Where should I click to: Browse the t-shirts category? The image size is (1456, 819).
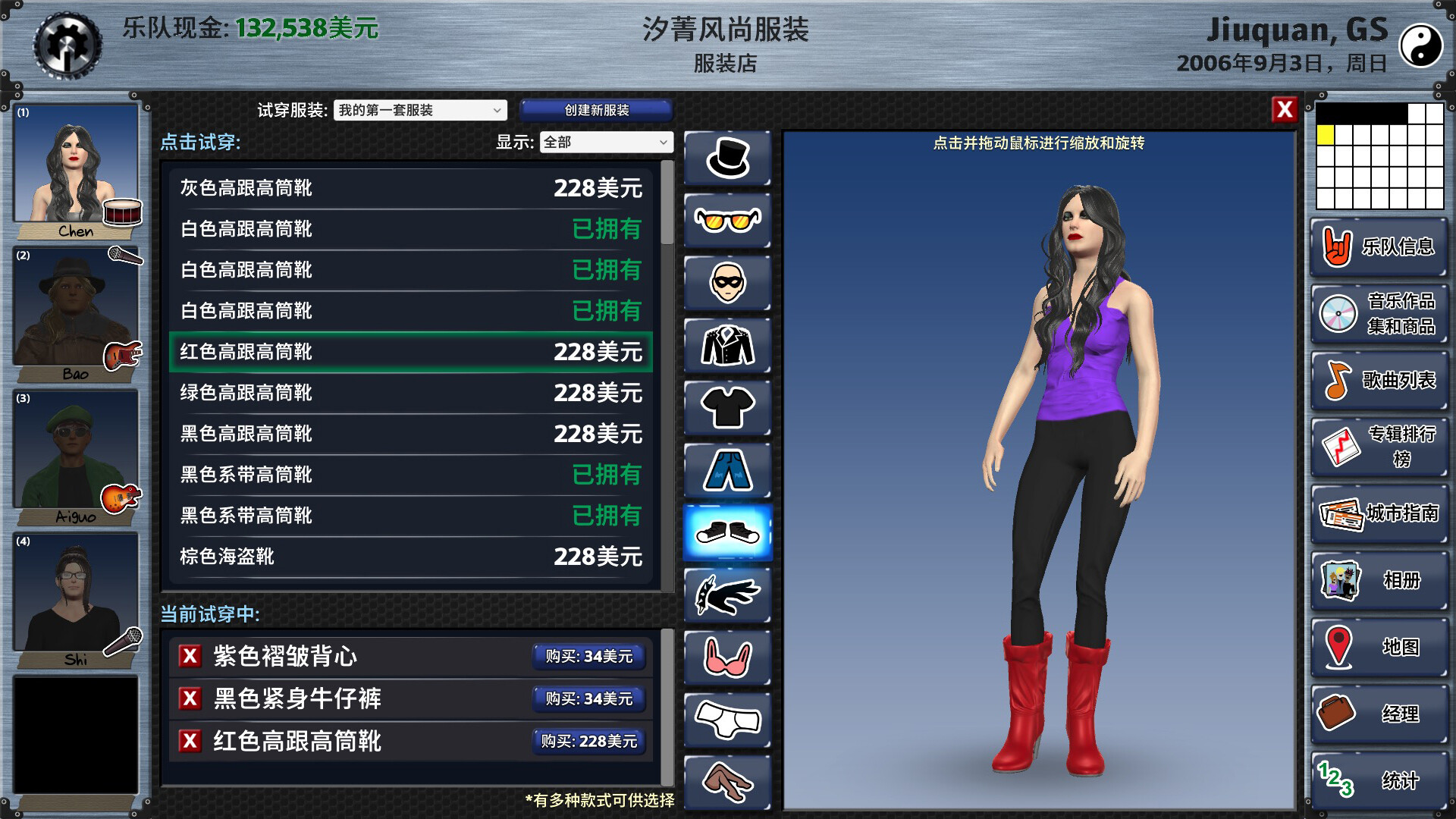727,407
